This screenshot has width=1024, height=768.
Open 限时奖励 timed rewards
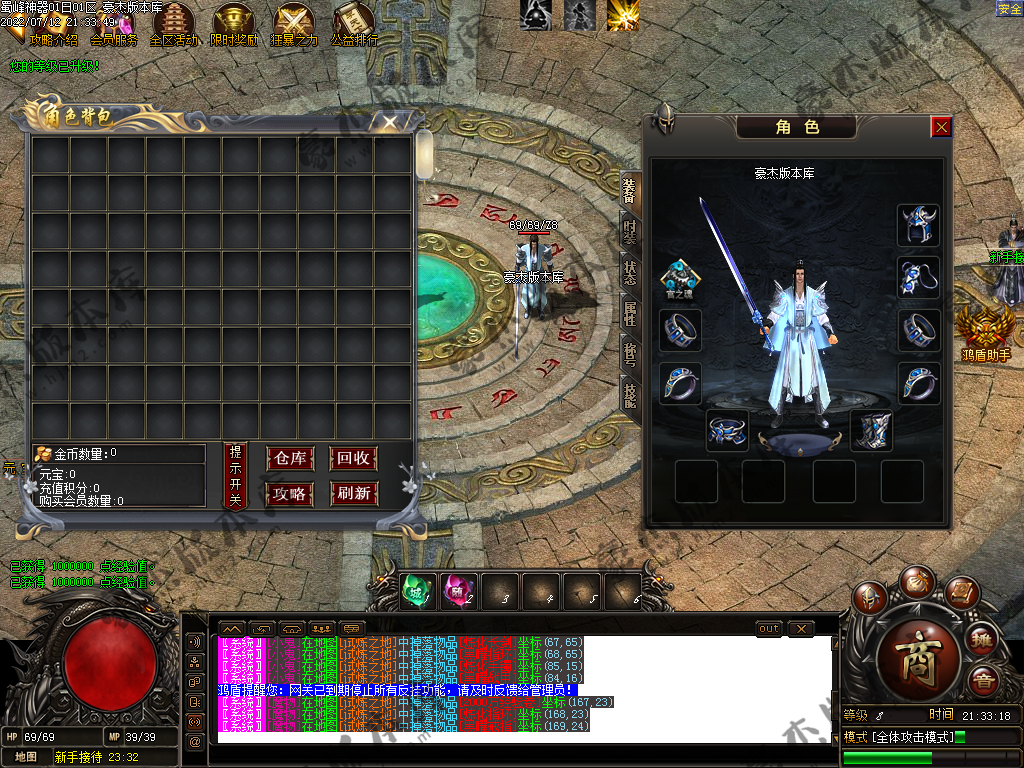(234, 25)
